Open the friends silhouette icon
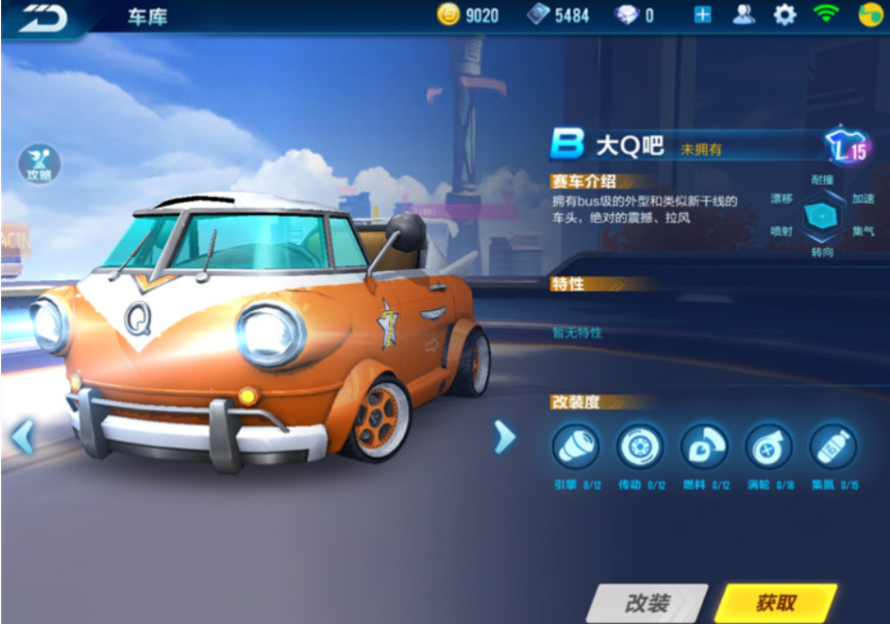The height and width of the screenshot is (624, 890). [744, 15]
